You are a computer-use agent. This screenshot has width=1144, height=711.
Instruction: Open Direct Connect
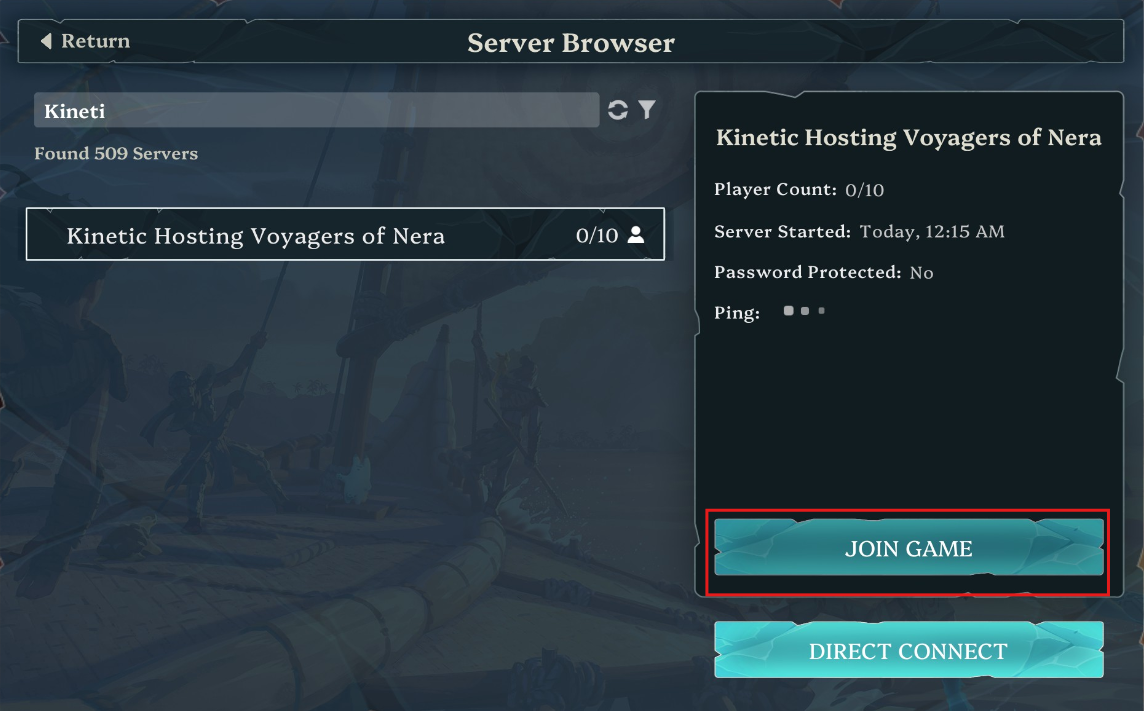(x=908, y=651)
